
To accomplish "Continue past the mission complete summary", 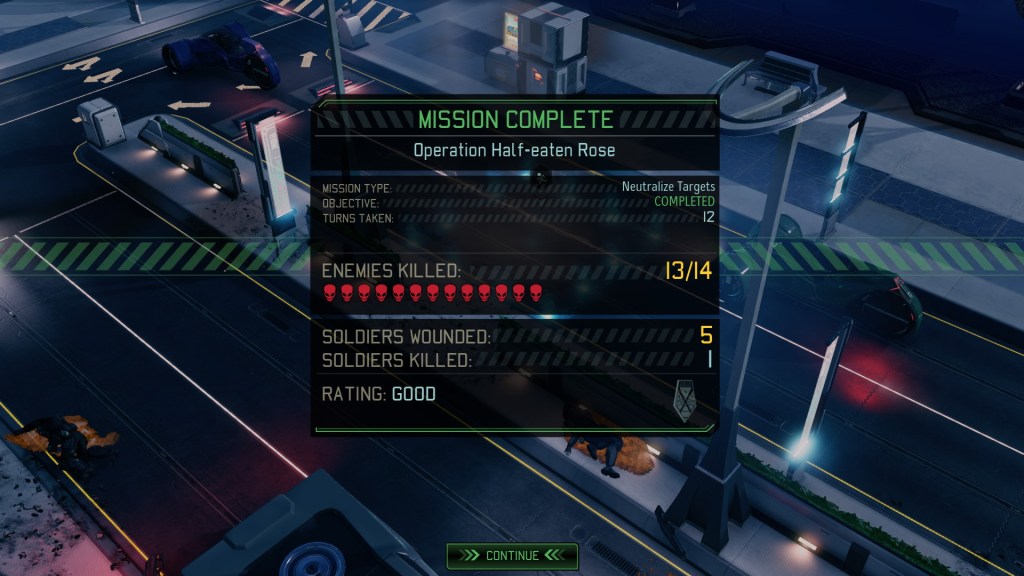I will (x=512, y=555).
